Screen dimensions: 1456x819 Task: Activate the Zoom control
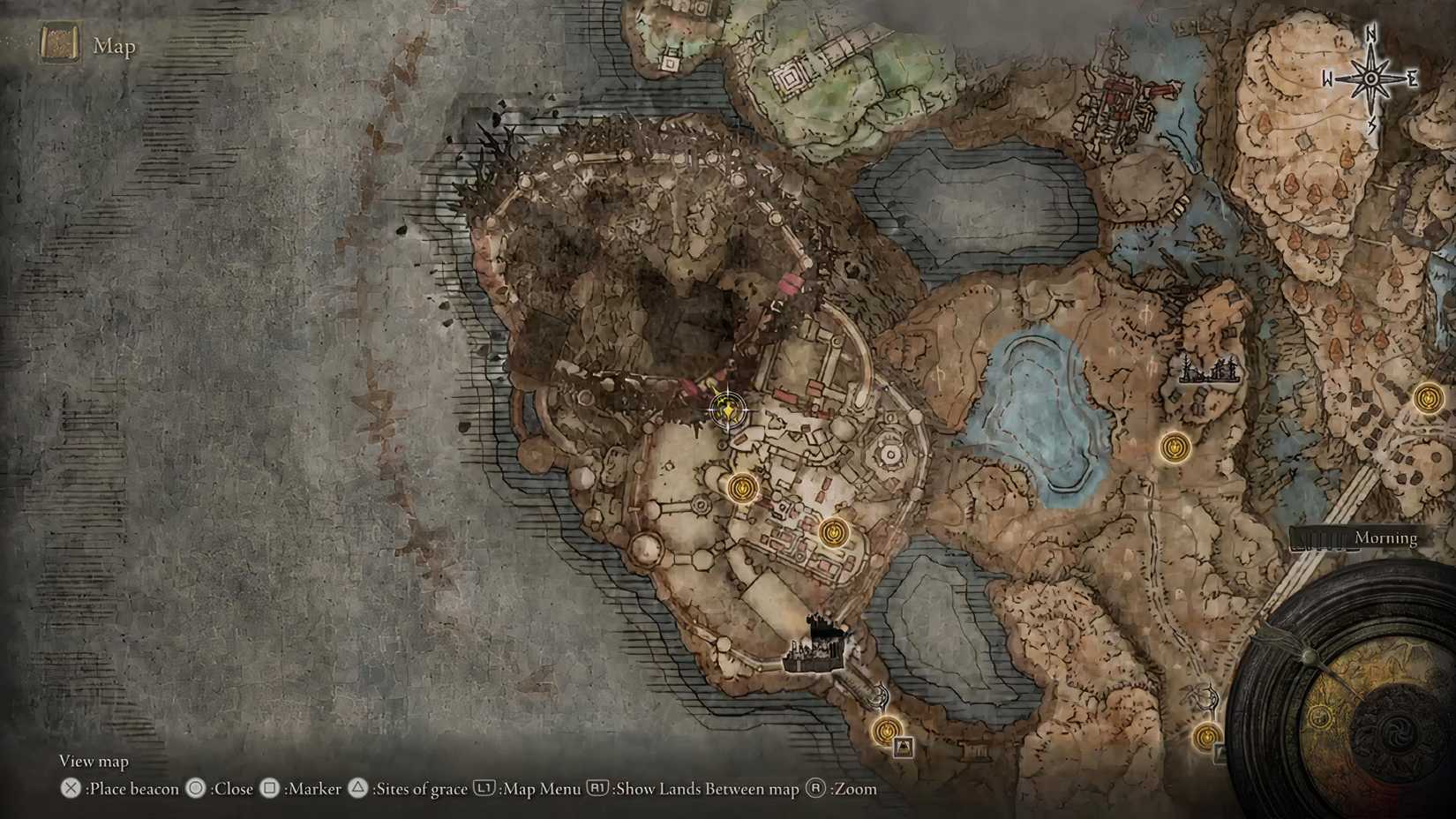pos(847,789)
